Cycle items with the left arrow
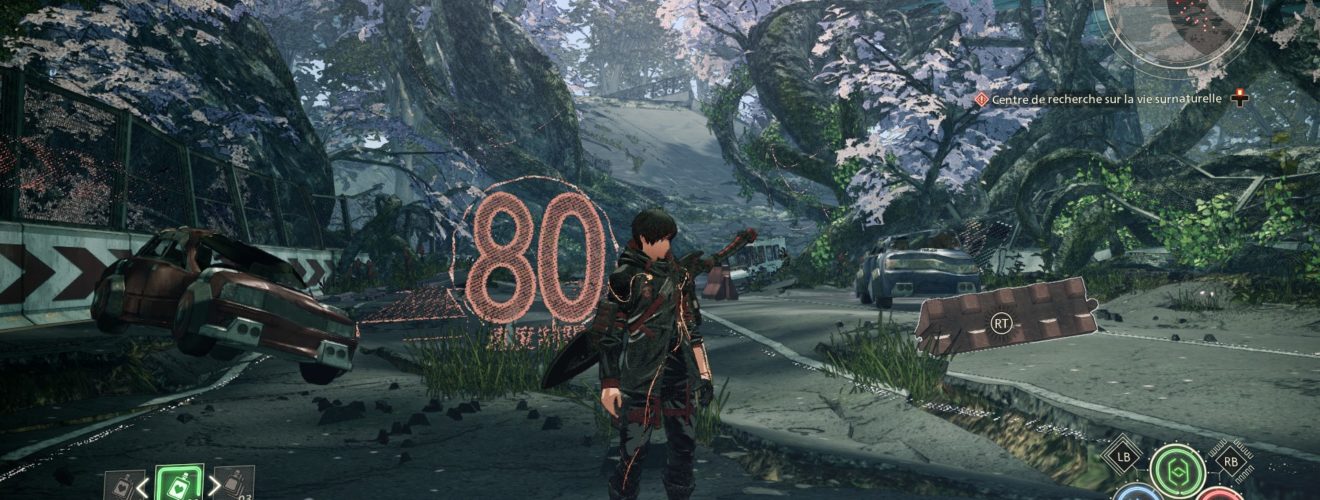 [143, 488]
